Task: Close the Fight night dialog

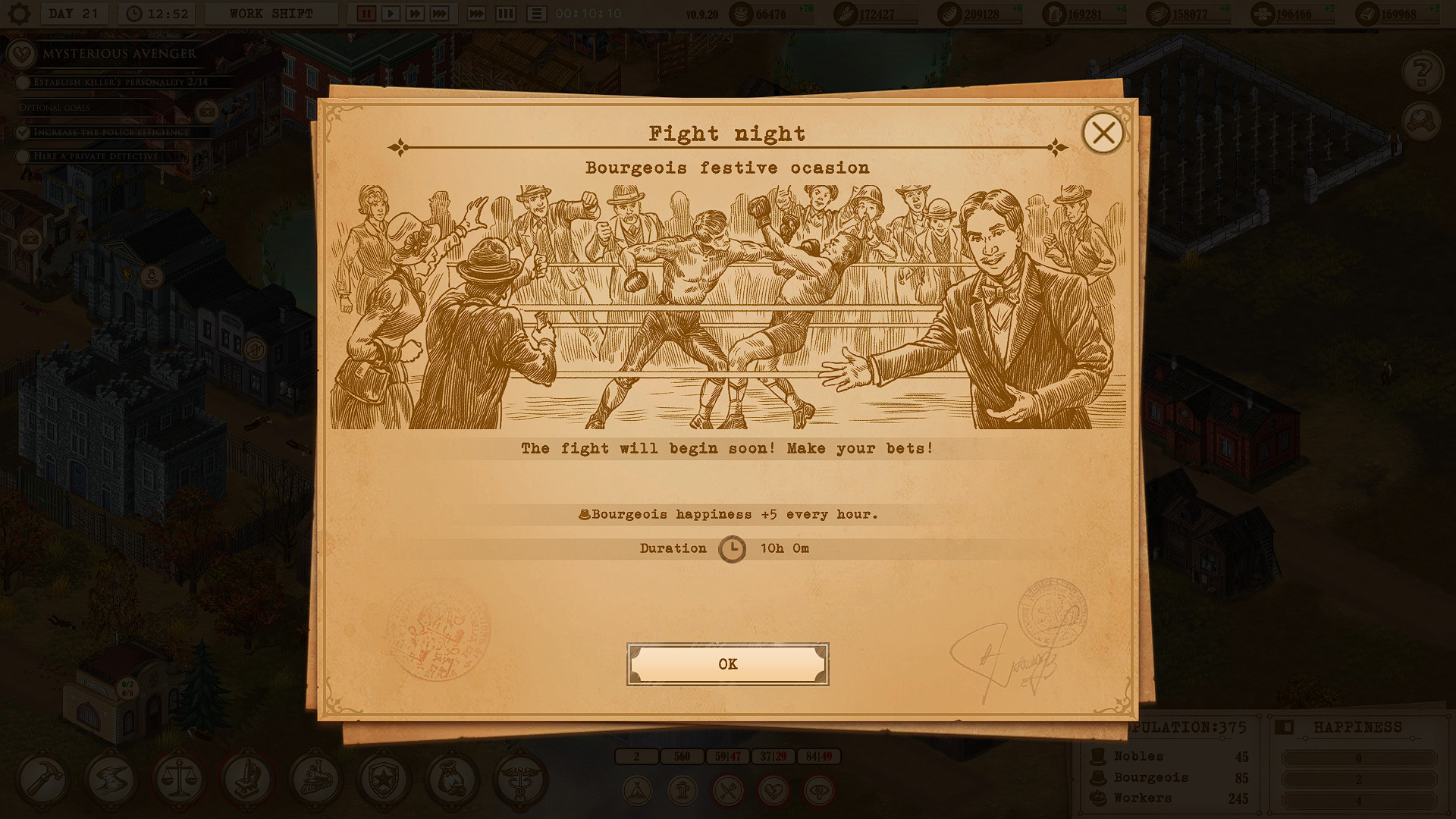Action: (x=1103, y=133)
